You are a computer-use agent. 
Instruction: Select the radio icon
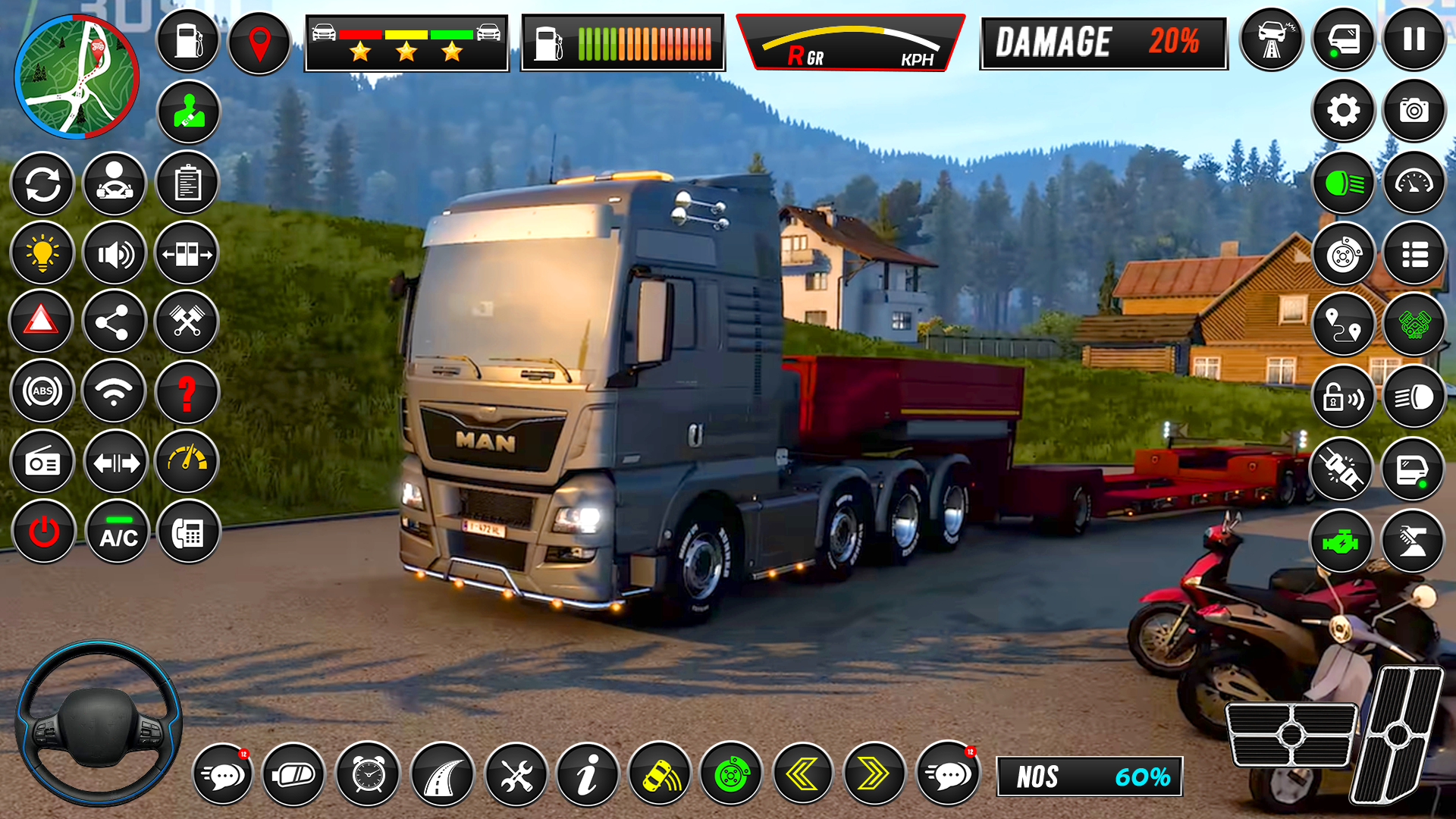(x=43, y=462)
